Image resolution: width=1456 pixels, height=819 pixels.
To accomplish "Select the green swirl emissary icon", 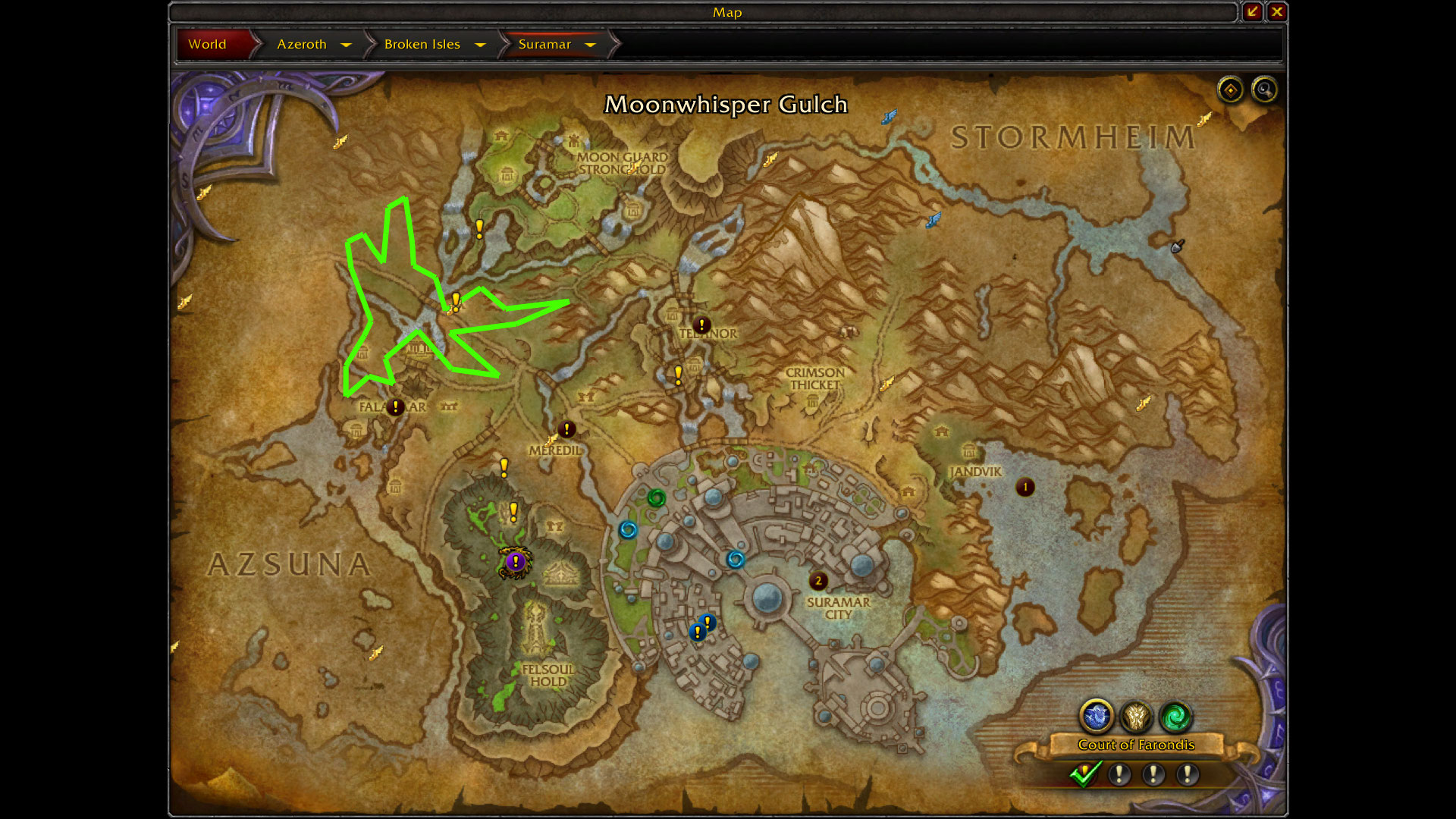I will [x=1175, y=716].
